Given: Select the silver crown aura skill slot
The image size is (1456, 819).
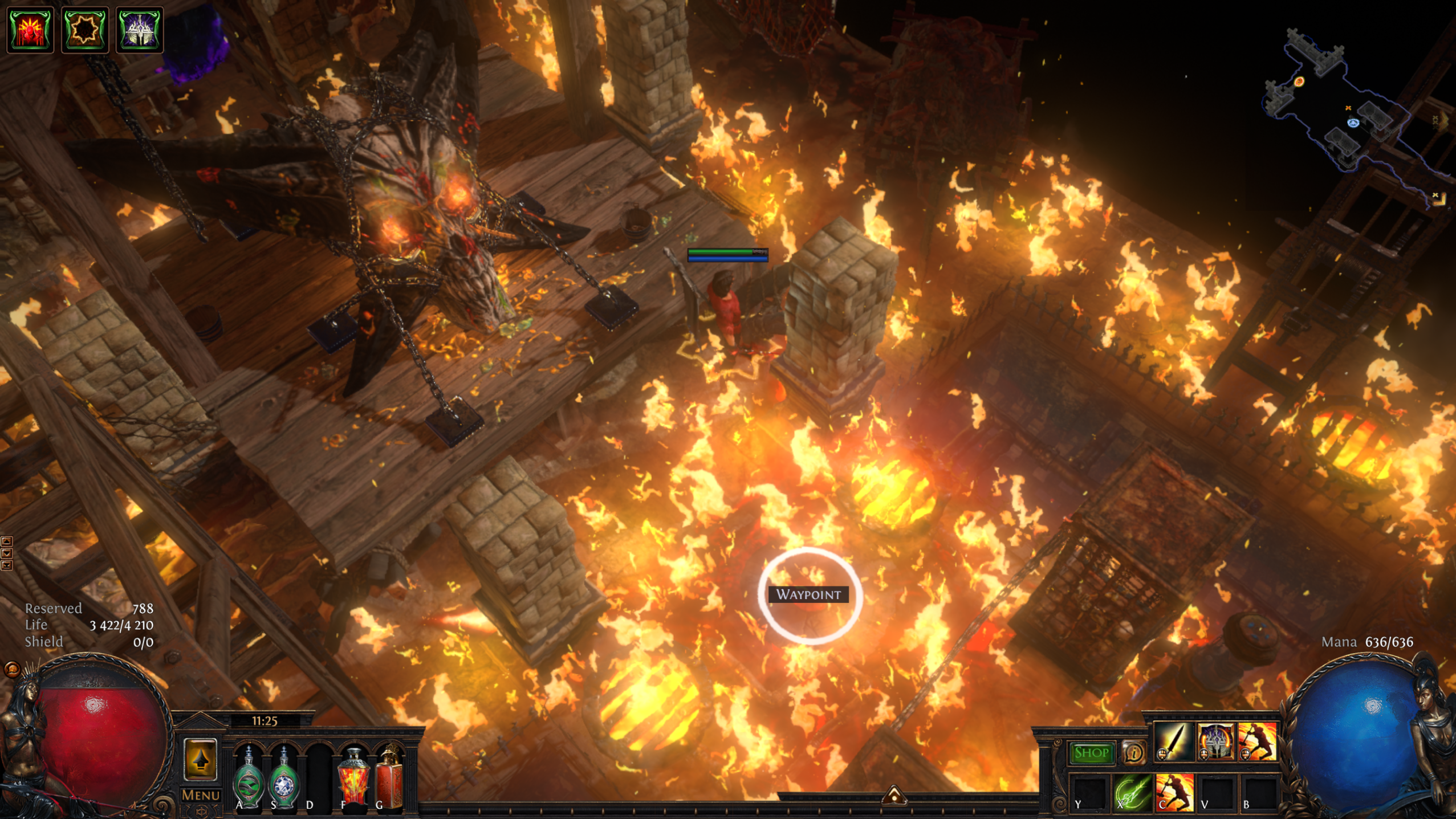Looking at the screenshot, I should pyautogui.click(x=1215, y=742).
